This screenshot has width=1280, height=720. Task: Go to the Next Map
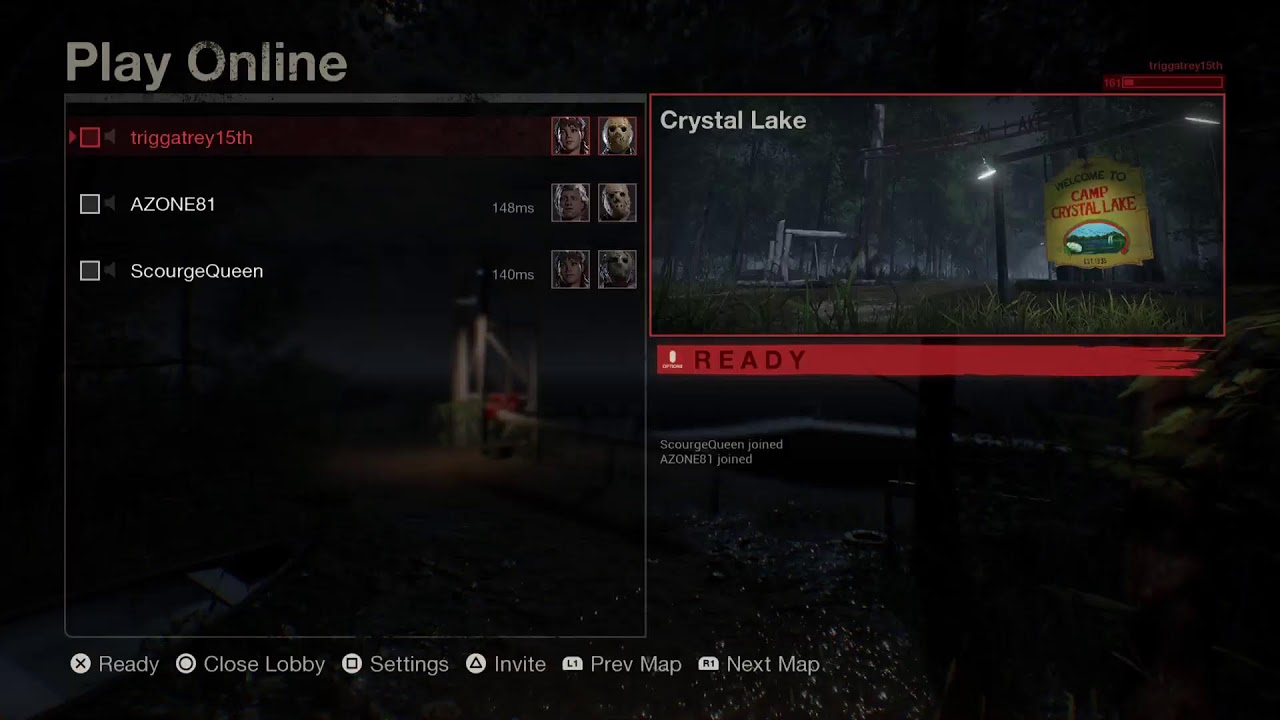[759, 664]
